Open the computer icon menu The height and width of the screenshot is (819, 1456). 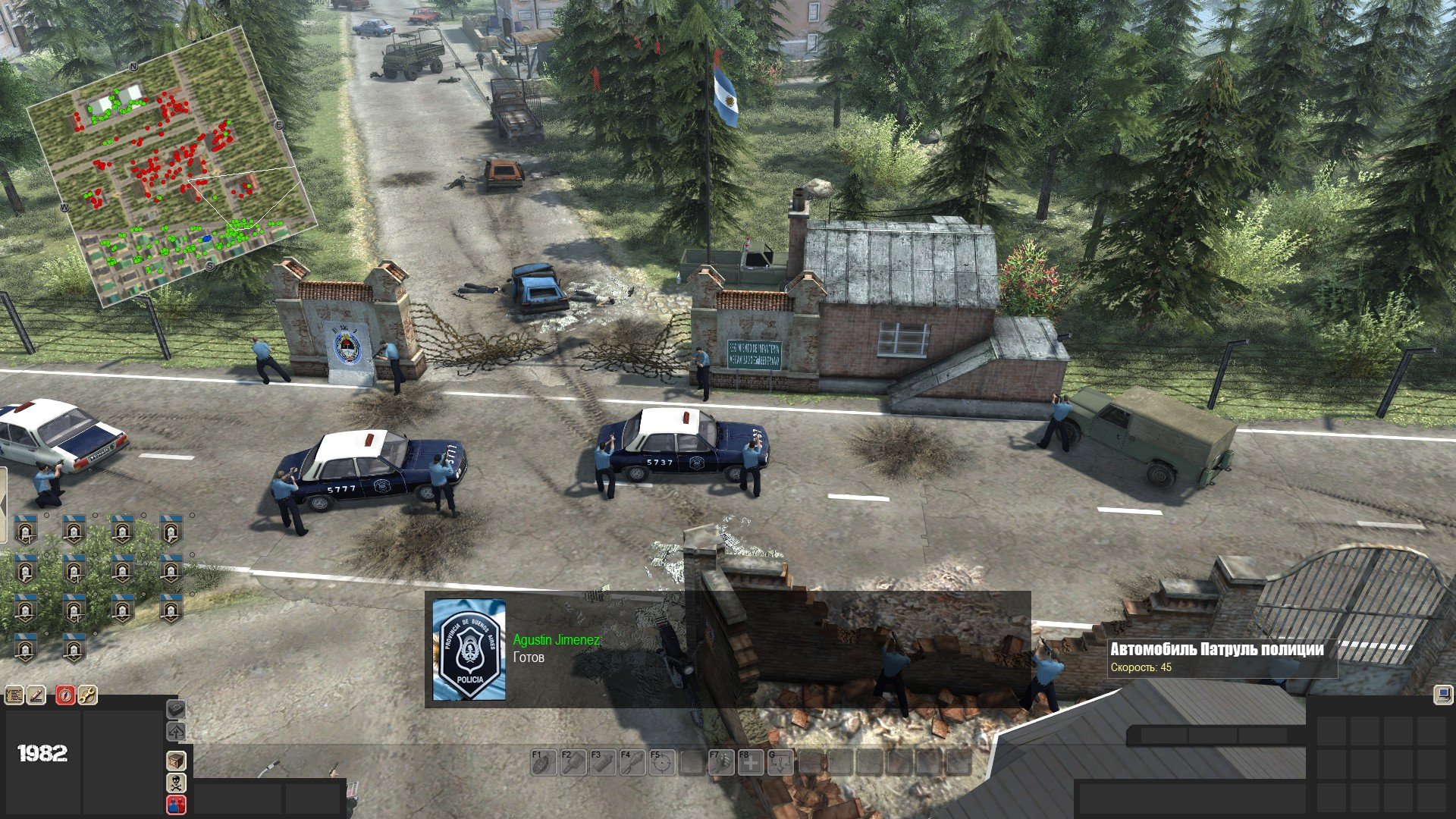1442,695
